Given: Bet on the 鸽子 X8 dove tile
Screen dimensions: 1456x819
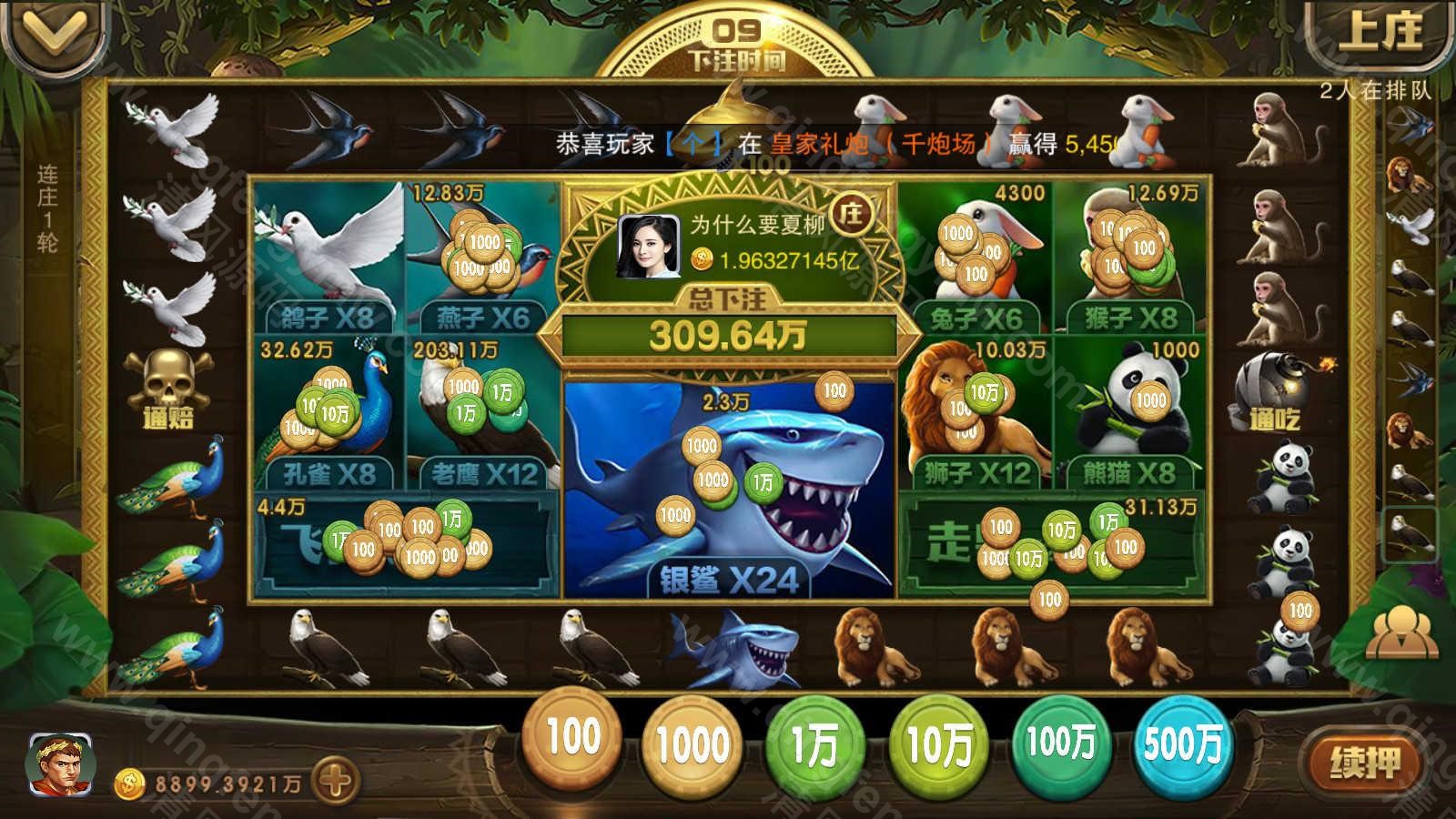Looking at the screenshot, I should tap(328, 257).
